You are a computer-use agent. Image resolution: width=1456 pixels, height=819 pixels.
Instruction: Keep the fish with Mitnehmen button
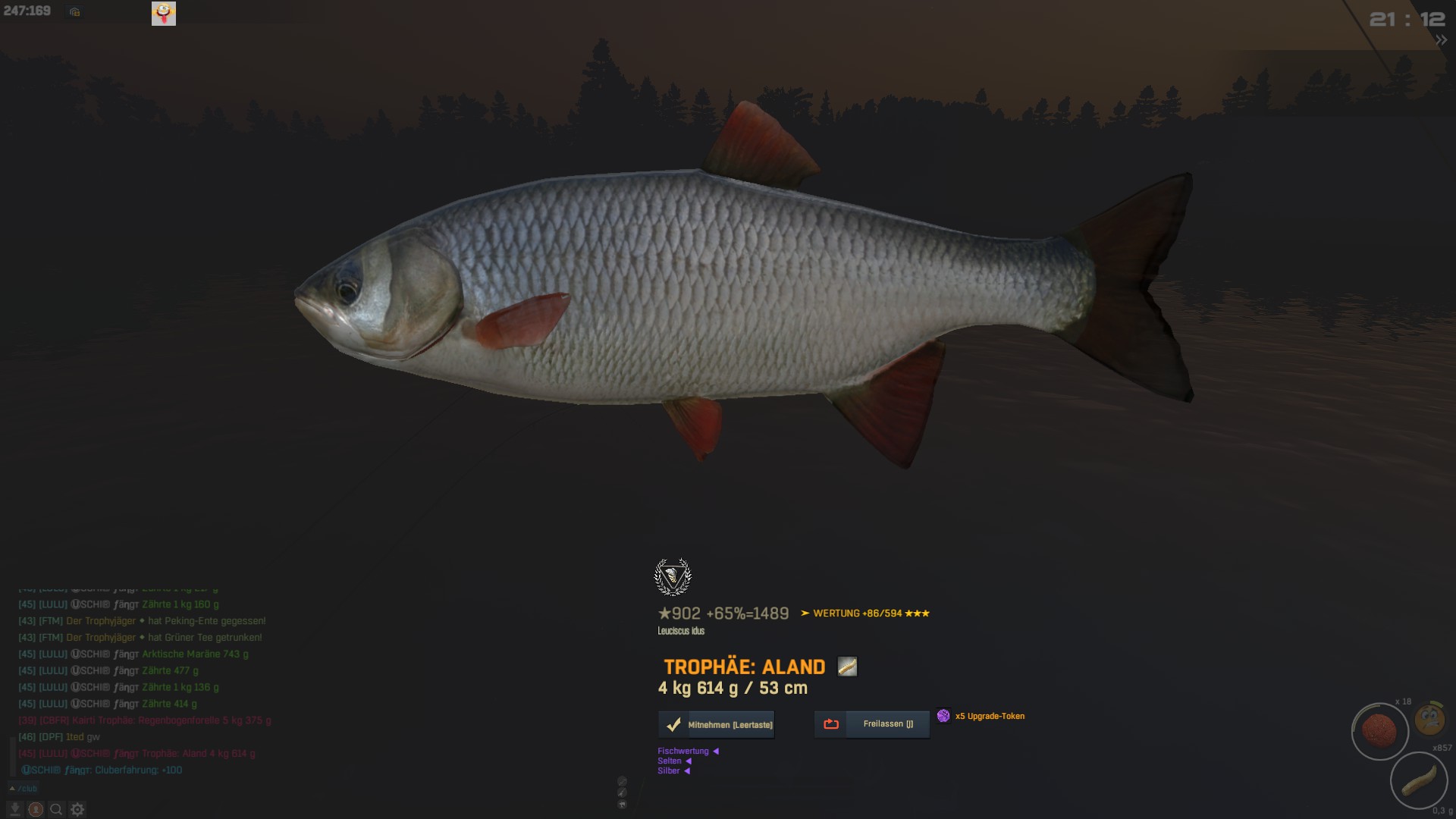coord(717,725)
